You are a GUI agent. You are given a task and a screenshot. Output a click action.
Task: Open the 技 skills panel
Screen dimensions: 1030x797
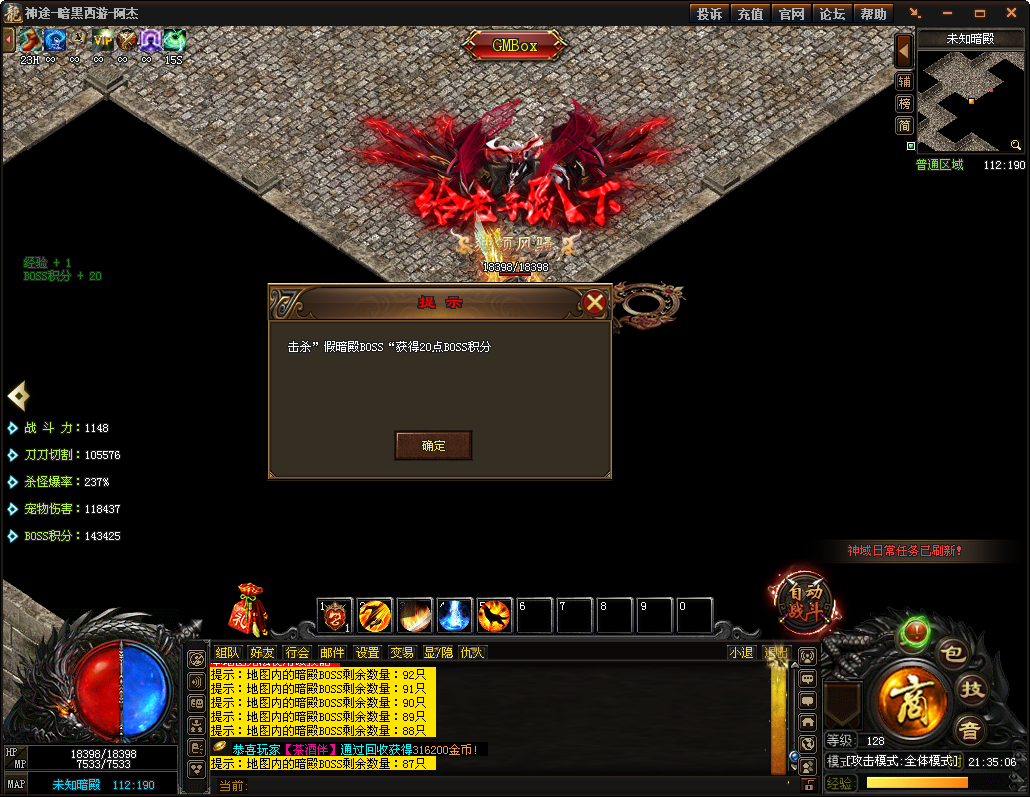tap(972, 688)
